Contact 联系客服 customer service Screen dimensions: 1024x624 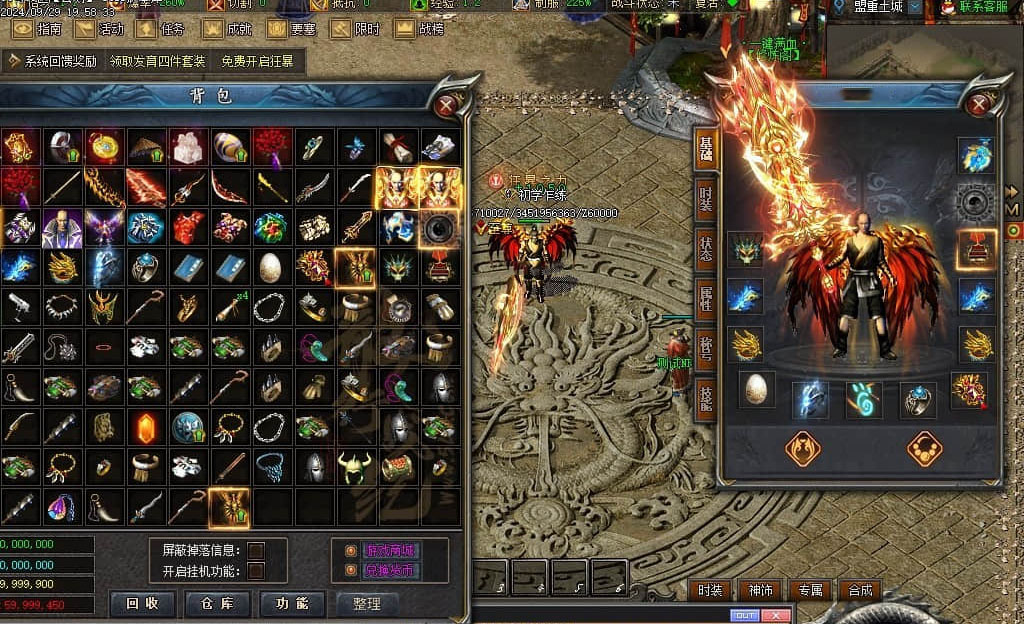[x=973, y=7]
